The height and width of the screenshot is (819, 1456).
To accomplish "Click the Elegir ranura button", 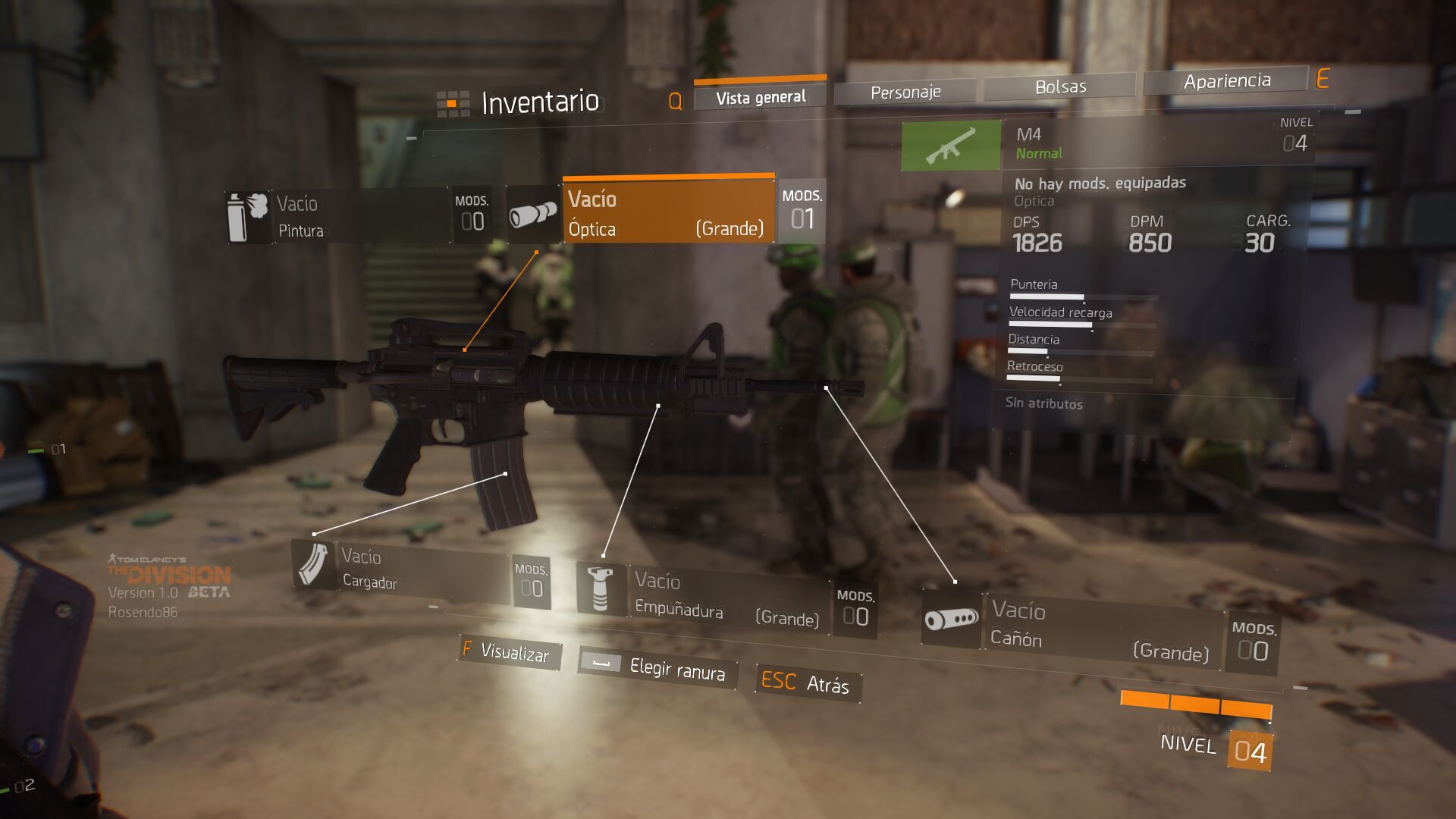I will tap(656, 667).
